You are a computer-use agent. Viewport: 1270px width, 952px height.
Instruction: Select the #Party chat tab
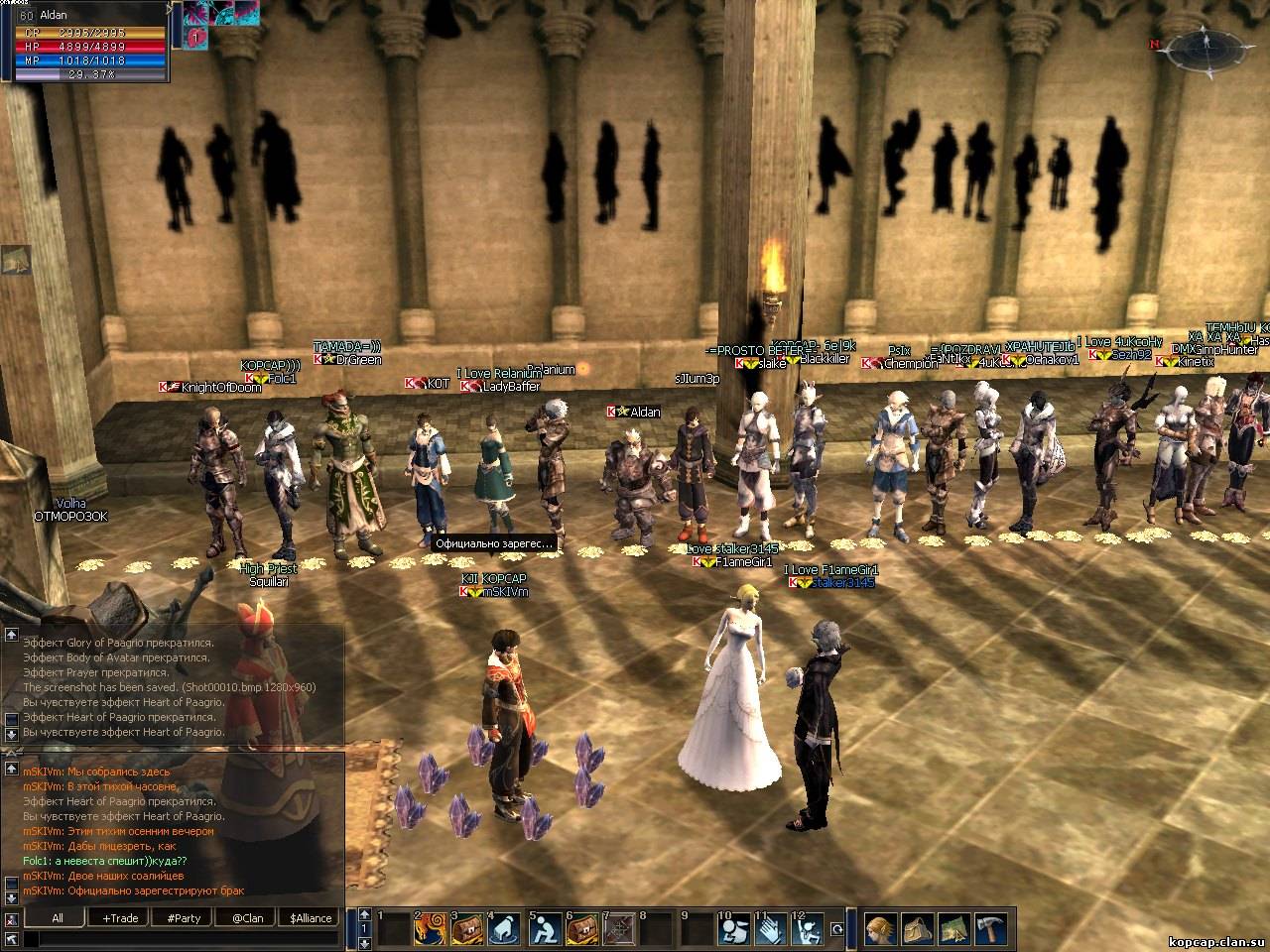click(184, 918)
